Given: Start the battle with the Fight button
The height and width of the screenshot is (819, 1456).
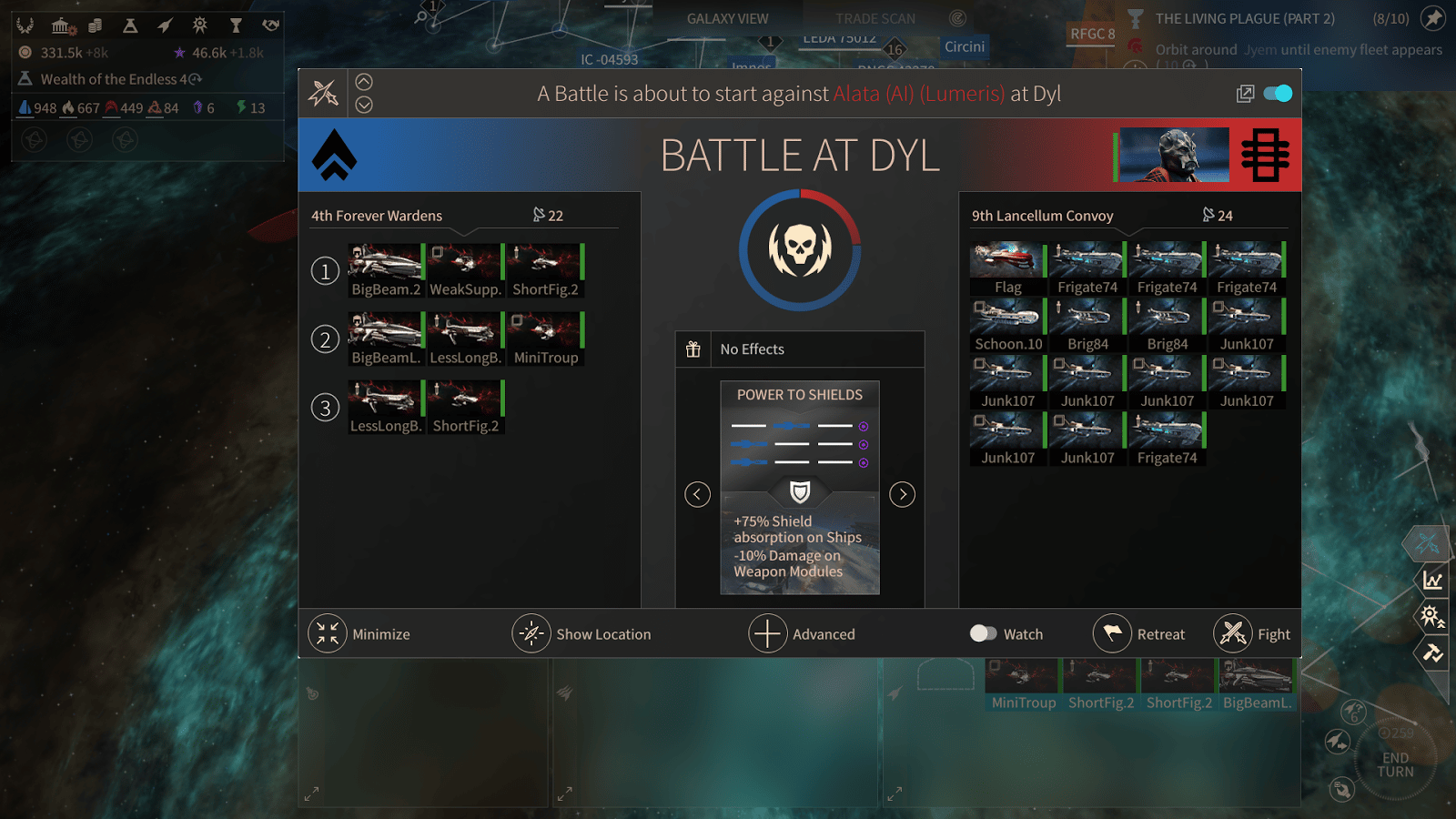Looking at the screenshot, I should click(1252, 633).
